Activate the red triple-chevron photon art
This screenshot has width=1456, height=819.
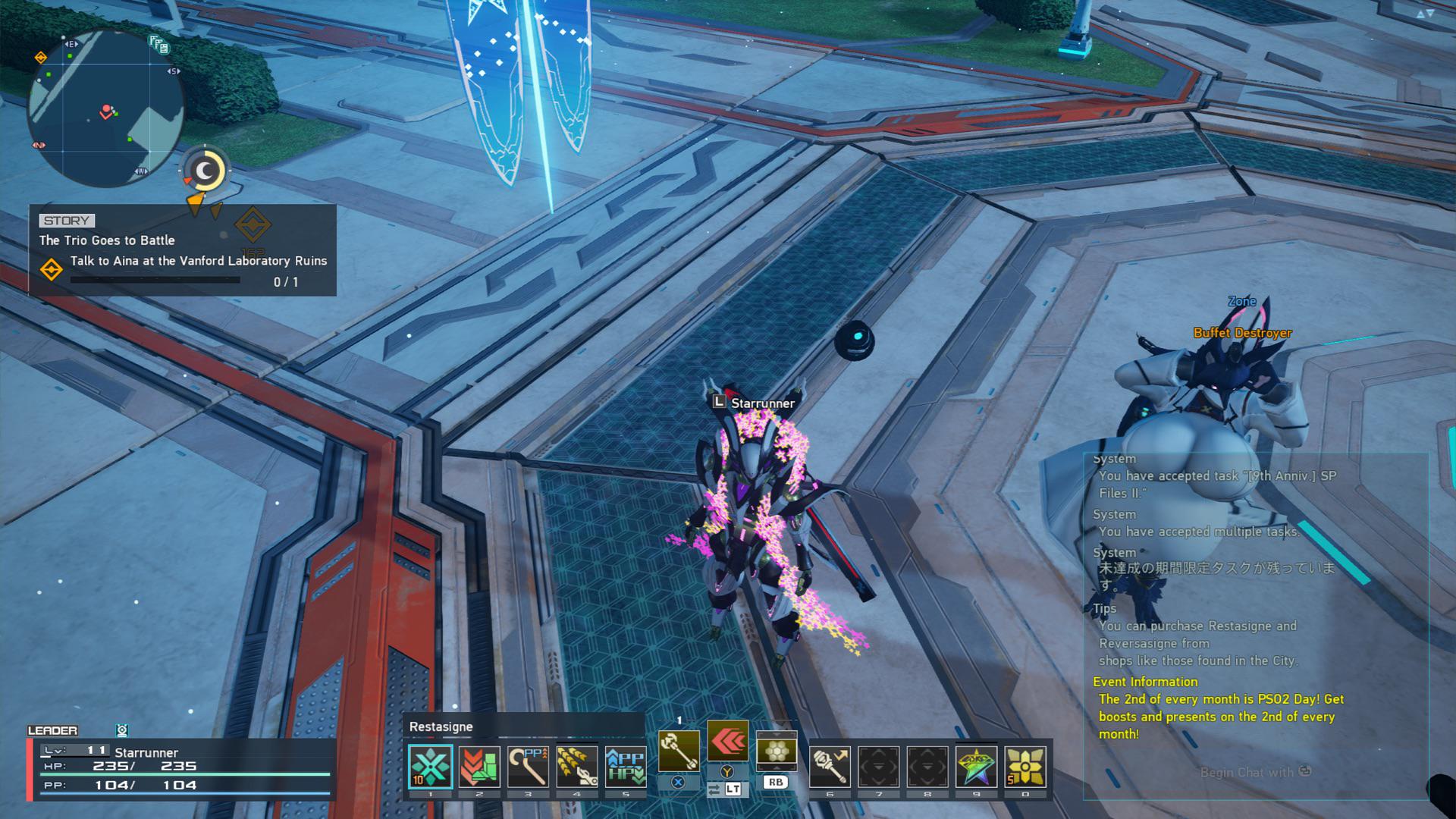point(727,741)
